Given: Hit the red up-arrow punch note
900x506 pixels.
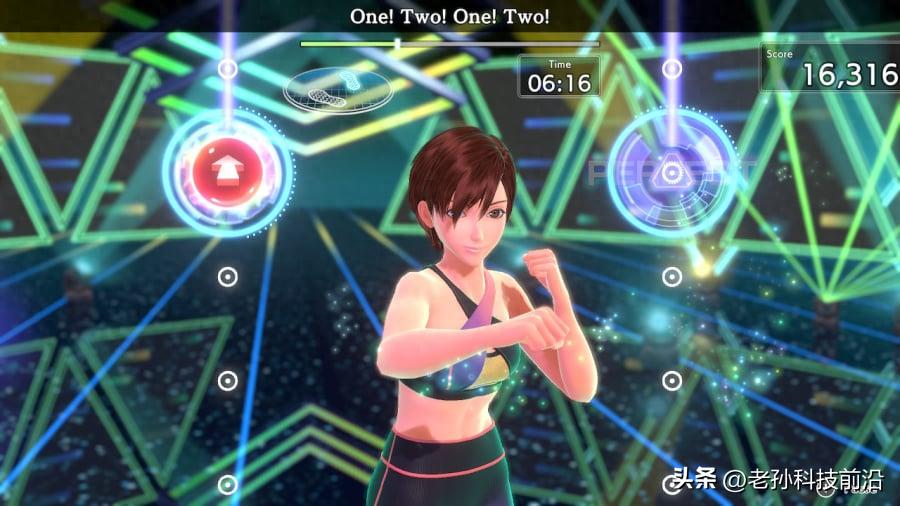Looking at the screenshot, I should [x=227, y=173].
